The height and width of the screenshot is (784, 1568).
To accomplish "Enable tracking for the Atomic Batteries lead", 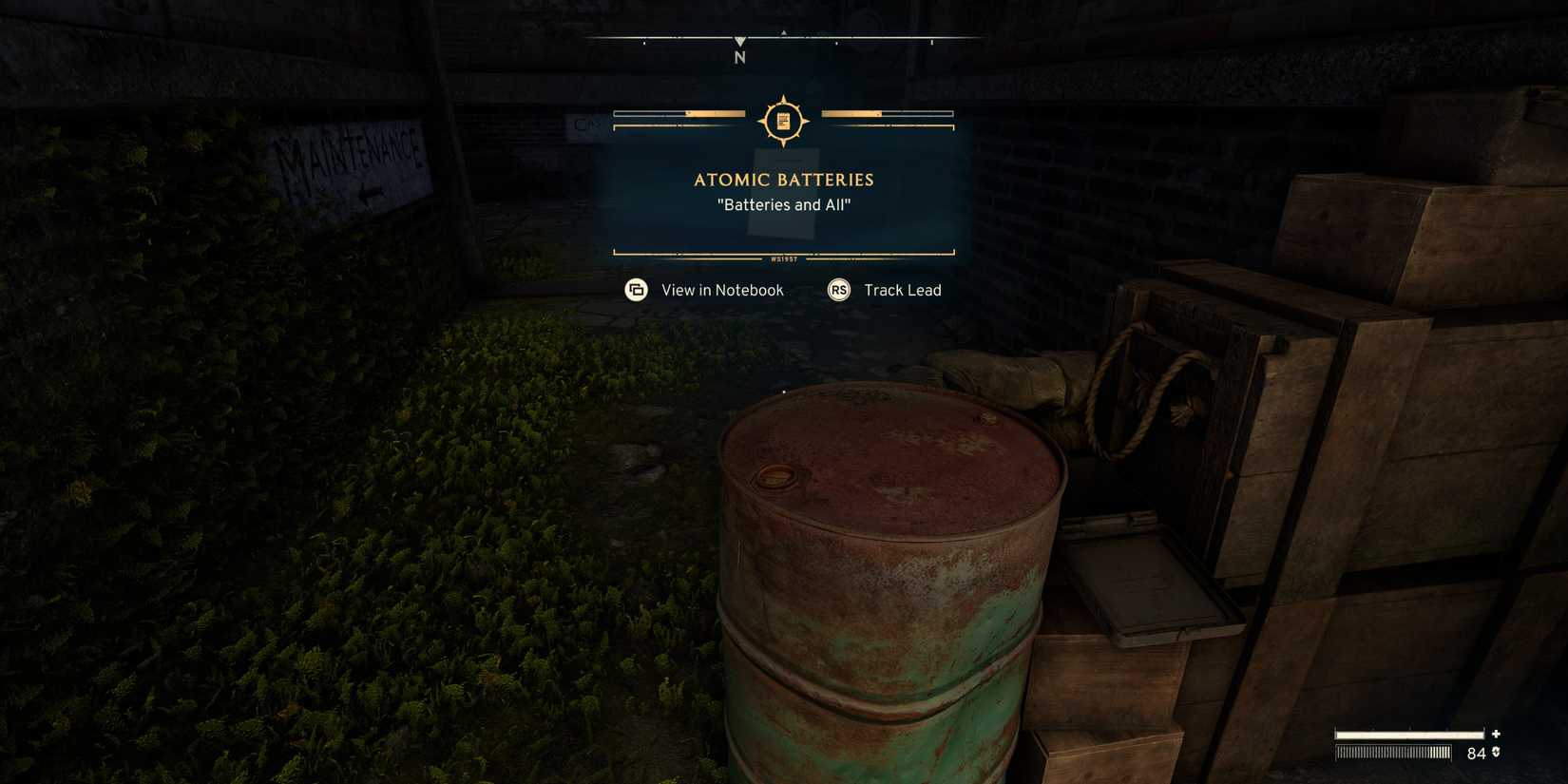I will pyautogui.click(x=901, y=290).
